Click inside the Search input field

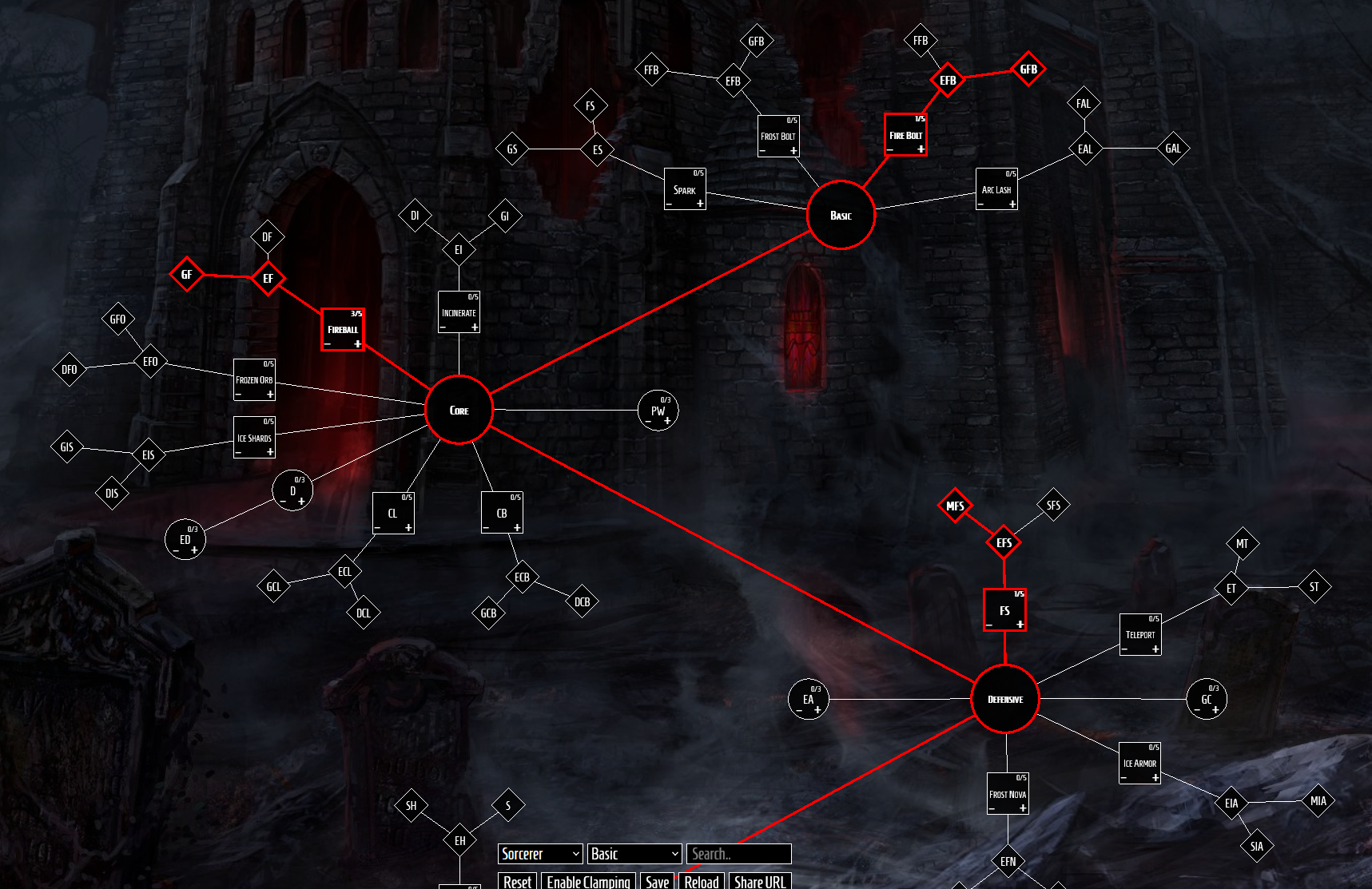(x=737, y=854)
